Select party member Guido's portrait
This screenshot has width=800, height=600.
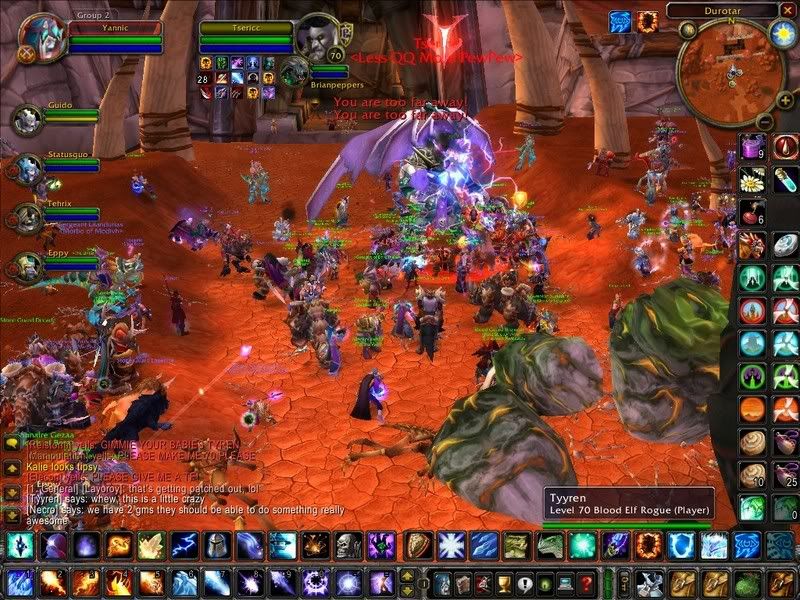[26, 118]
